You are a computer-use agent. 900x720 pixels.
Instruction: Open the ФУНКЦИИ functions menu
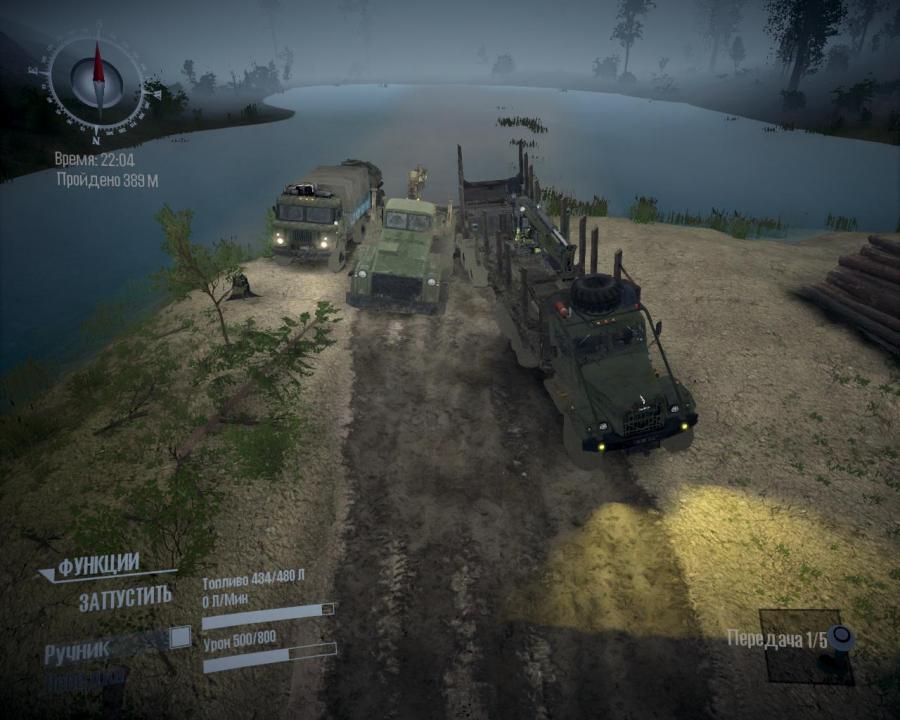[x=98, y=567]
